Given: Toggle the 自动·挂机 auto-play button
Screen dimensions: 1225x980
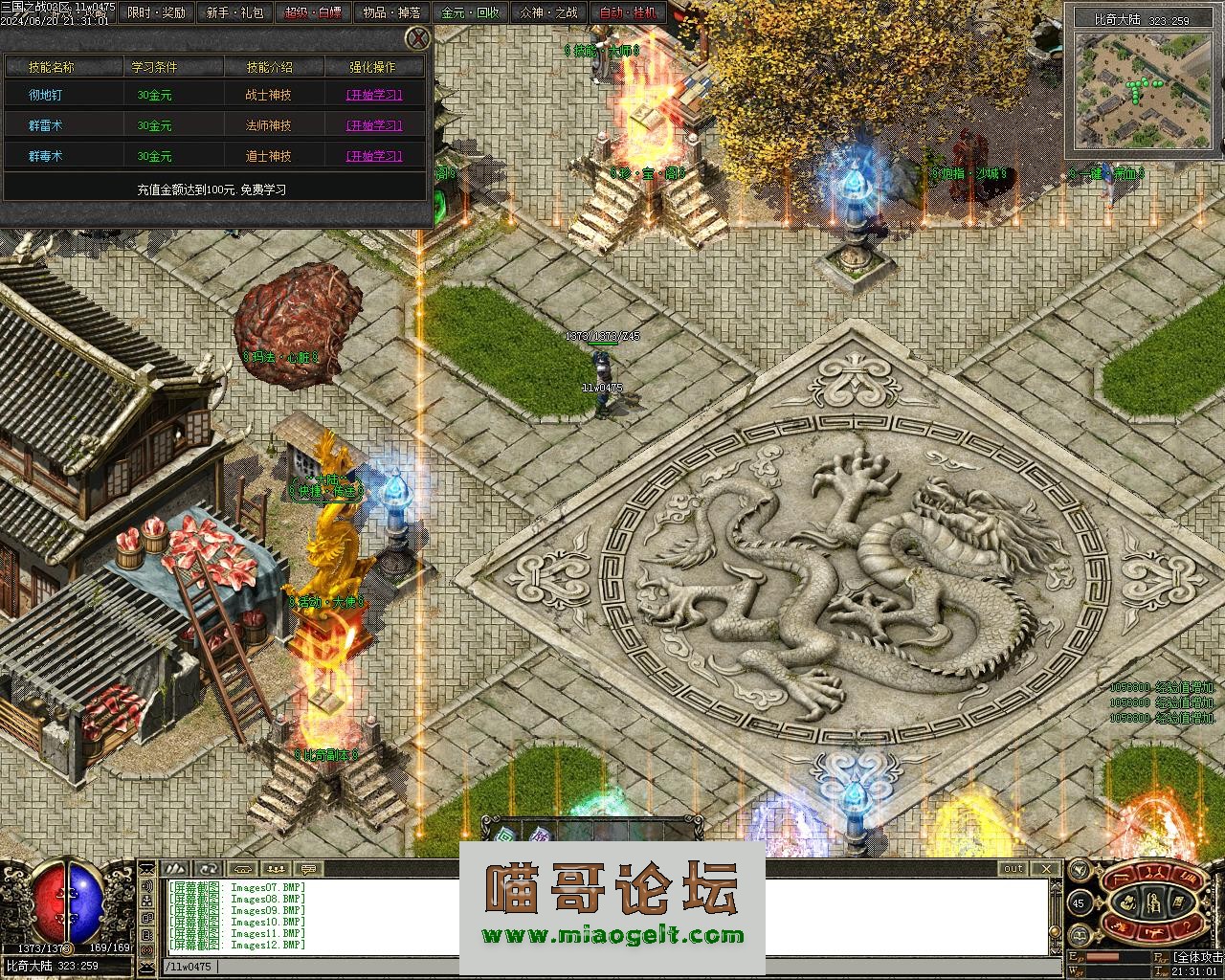Looking at the screenshot, I should click(628, 12).
